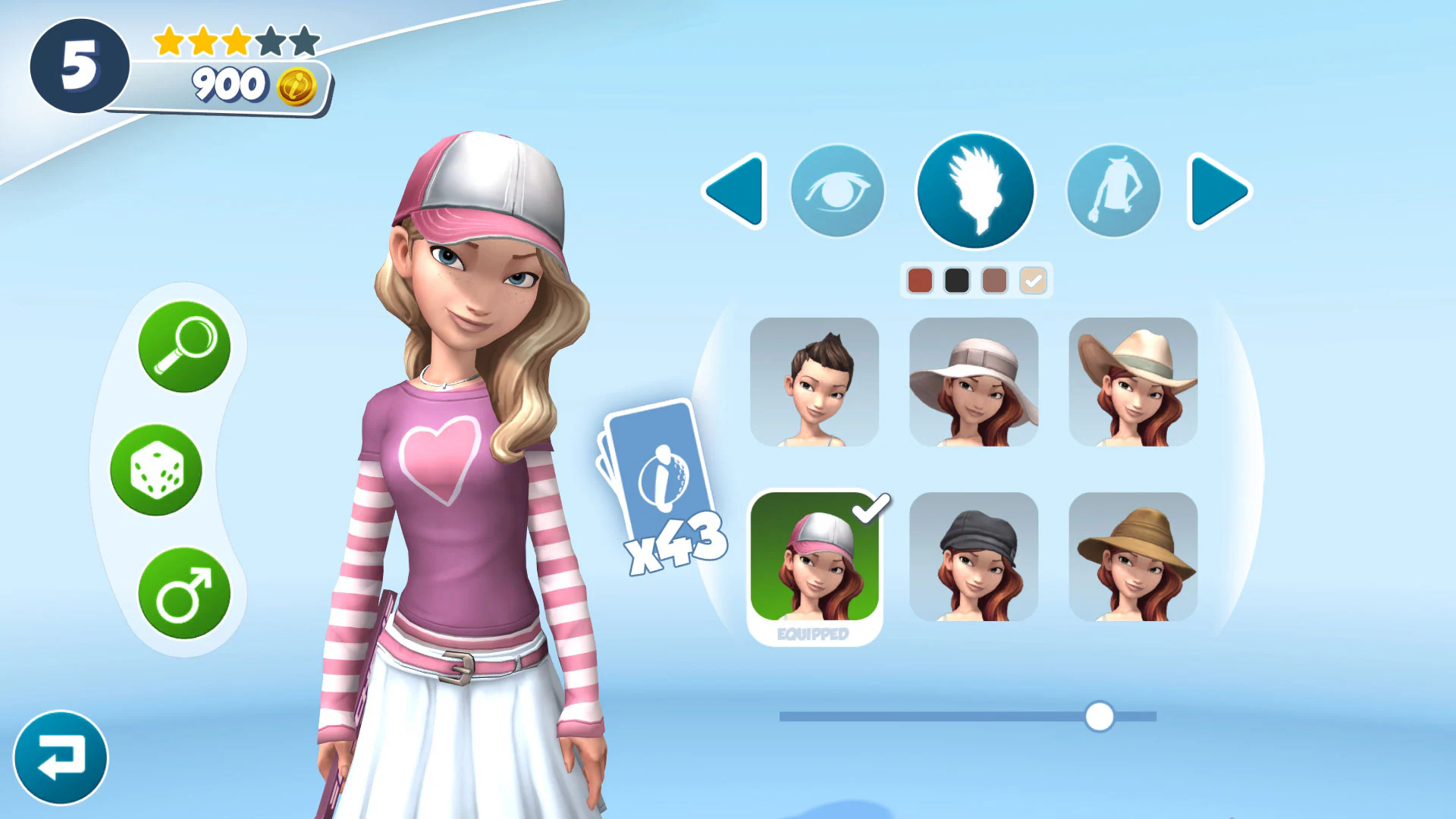
Task: Enable the black hair color option
Action: coord(957,280)
